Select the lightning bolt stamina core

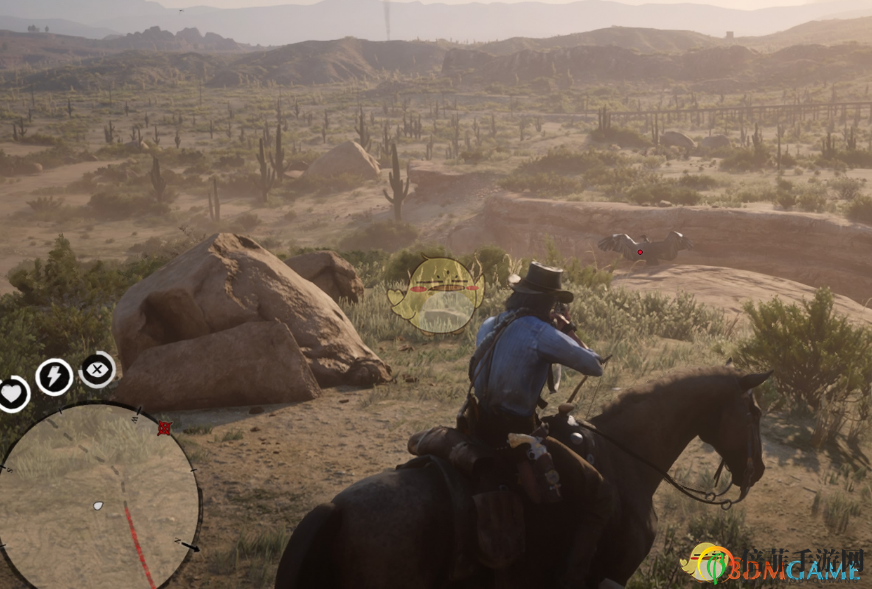(54, 377)
